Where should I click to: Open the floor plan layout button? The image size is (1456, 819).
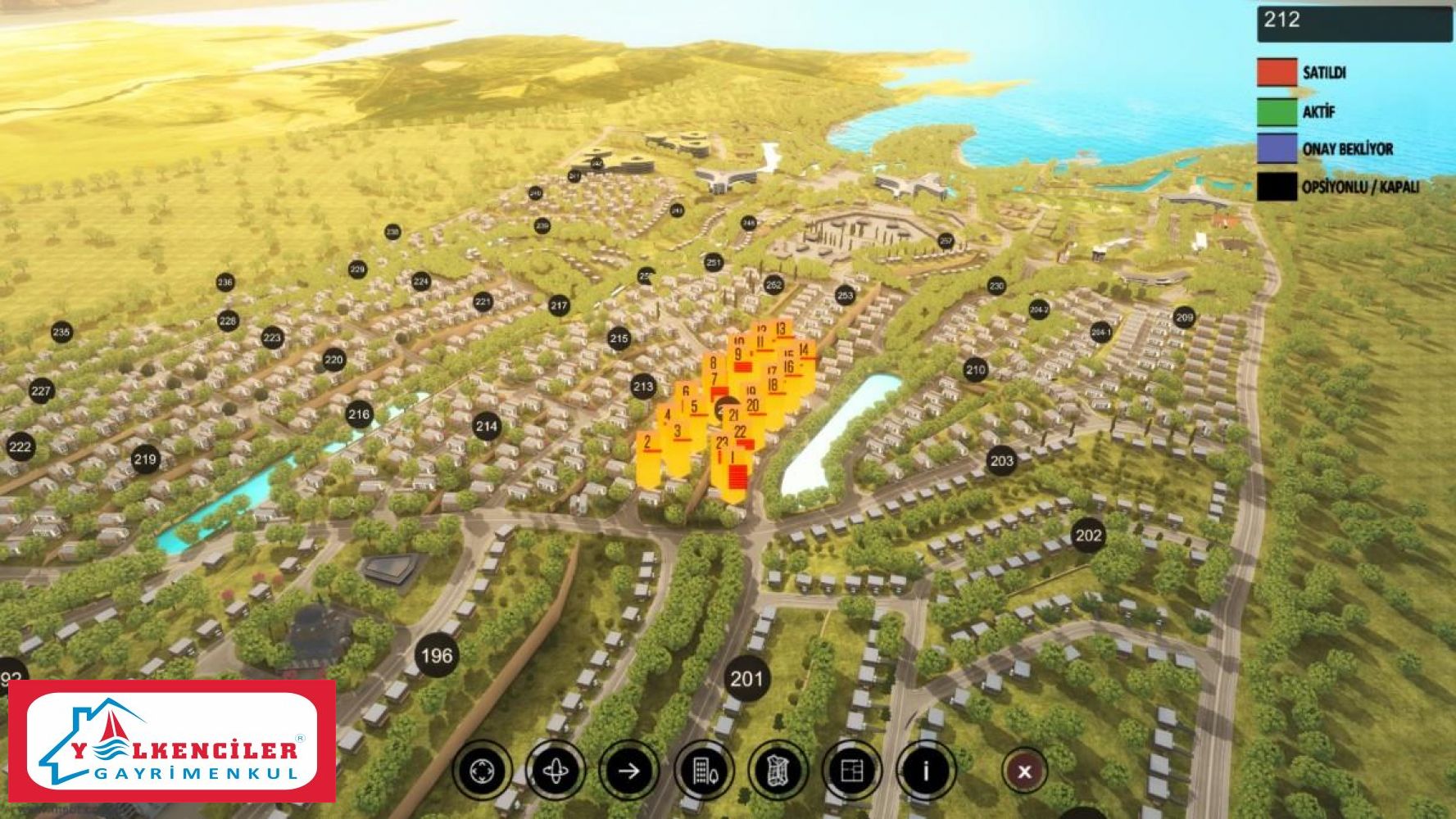pos(852,771)
